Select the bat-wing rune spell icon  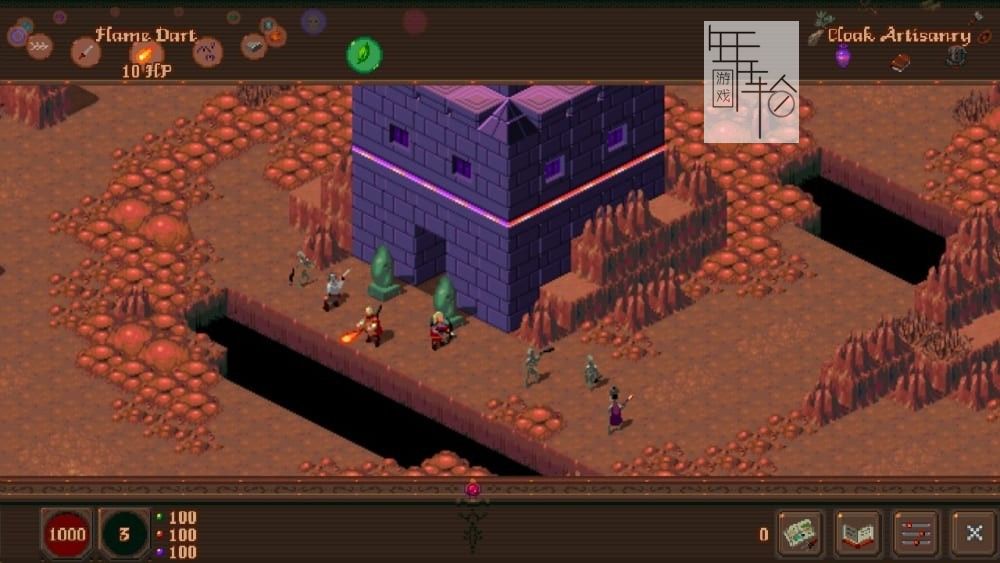[207, 51]
